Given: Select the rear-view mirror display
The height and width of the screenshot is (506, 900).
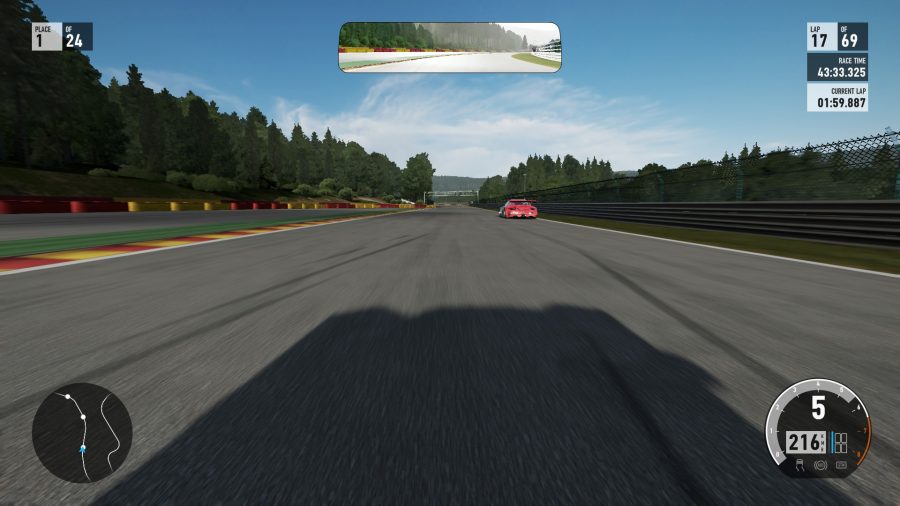Looking at the screenshot, I should tap(450, 47).
